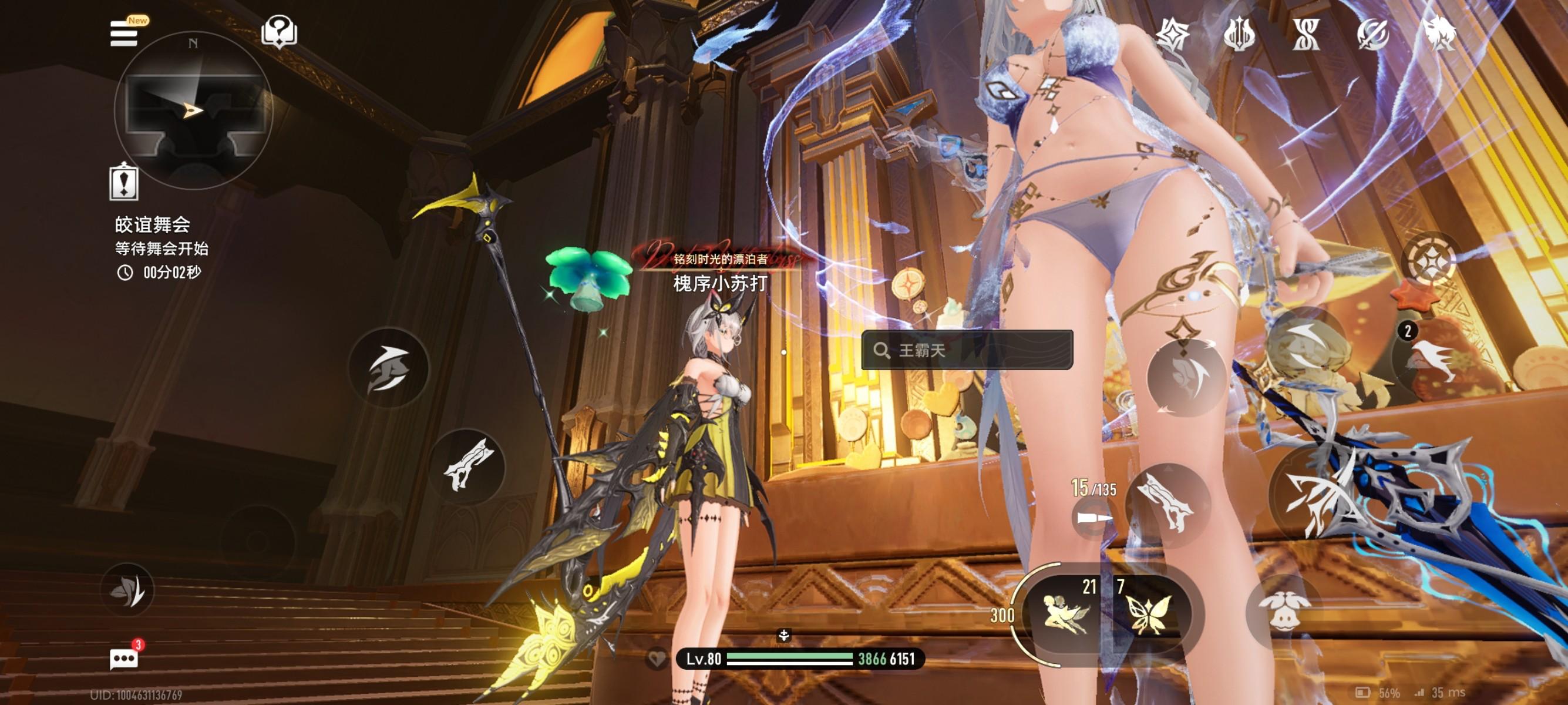Click the 王霸天 search box

(967, 350)
